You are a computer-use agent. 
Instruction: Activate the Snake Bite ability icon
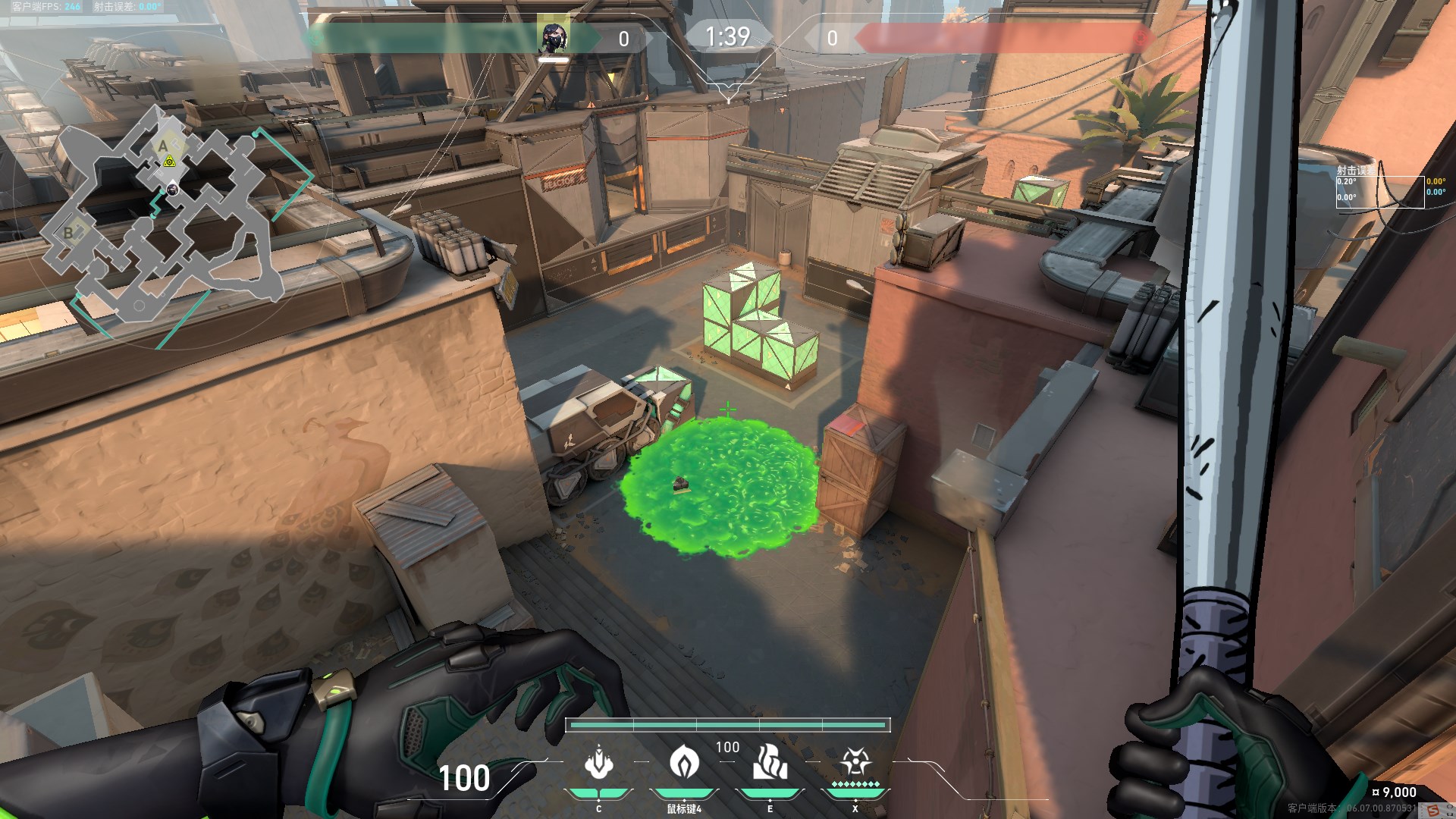(598, 764)
